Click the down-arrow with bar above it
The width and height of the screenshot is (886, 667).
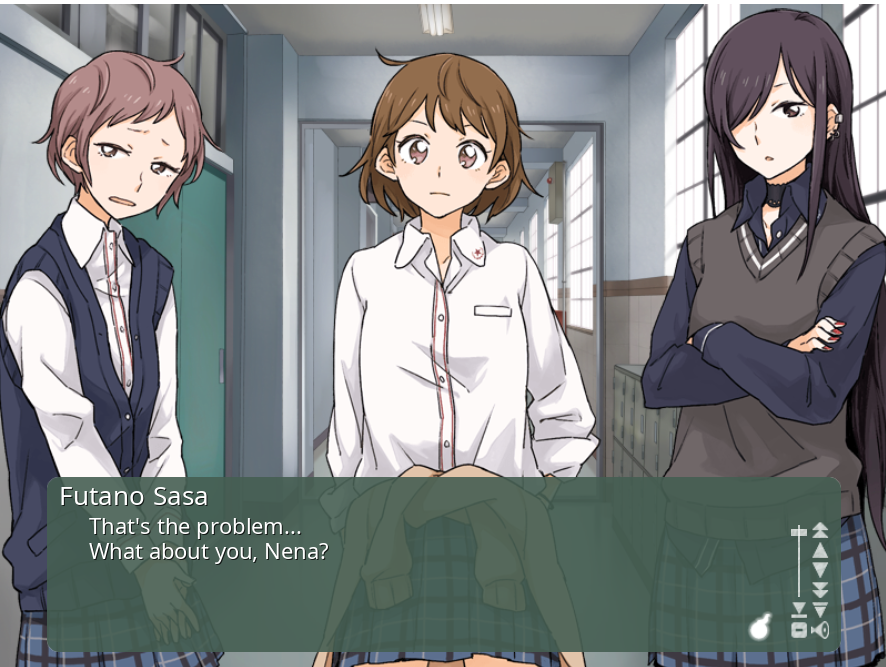point(820,609)
